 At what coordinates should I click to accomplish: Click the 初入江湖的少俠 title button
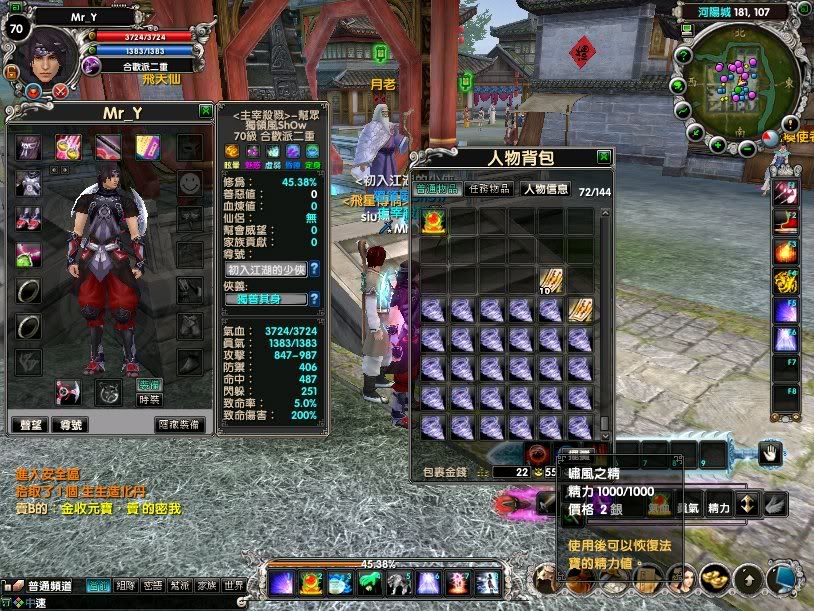coord(264,269)
